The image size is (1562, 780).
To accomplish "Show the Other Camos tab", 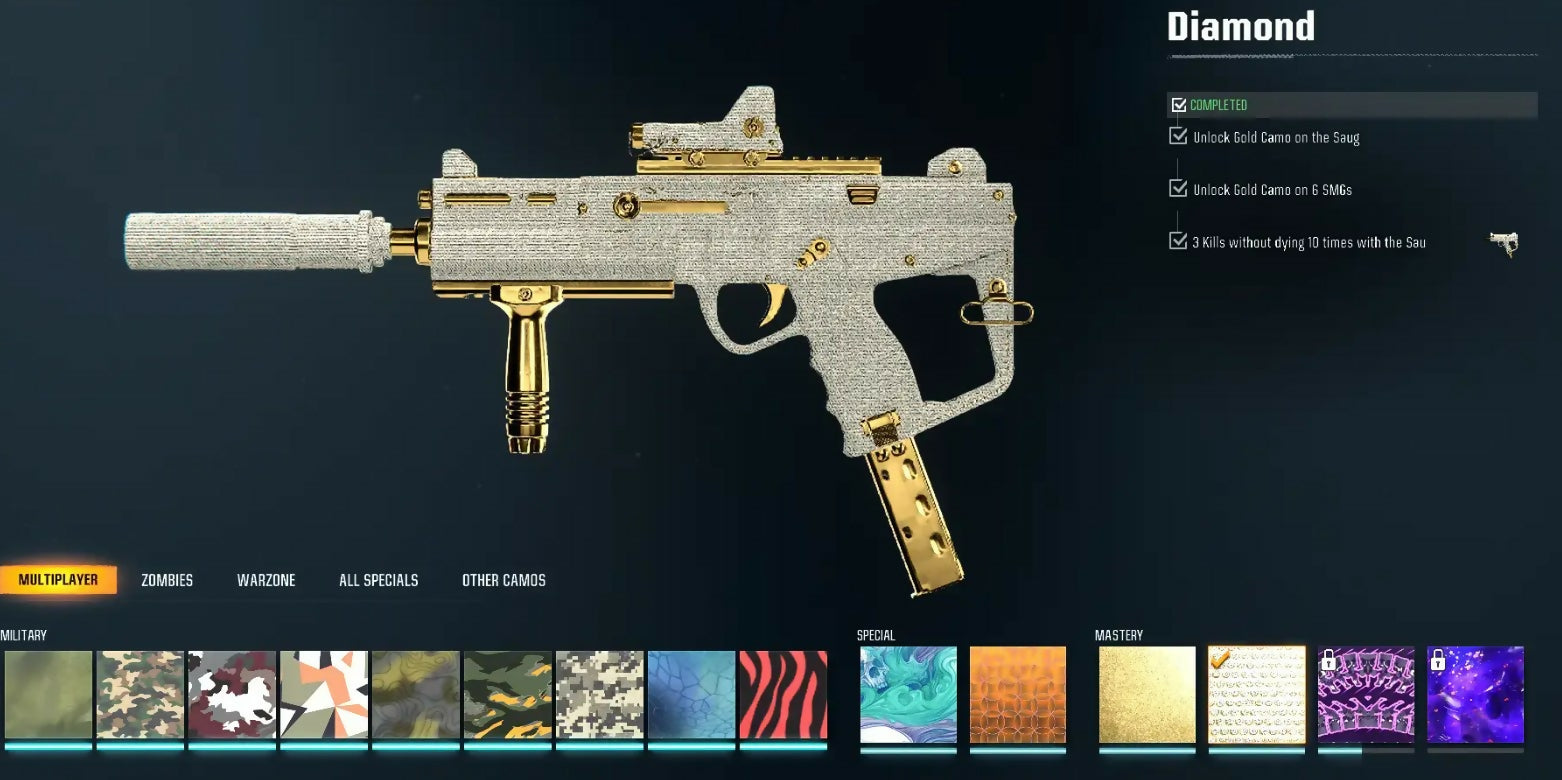I will (504, 580).
